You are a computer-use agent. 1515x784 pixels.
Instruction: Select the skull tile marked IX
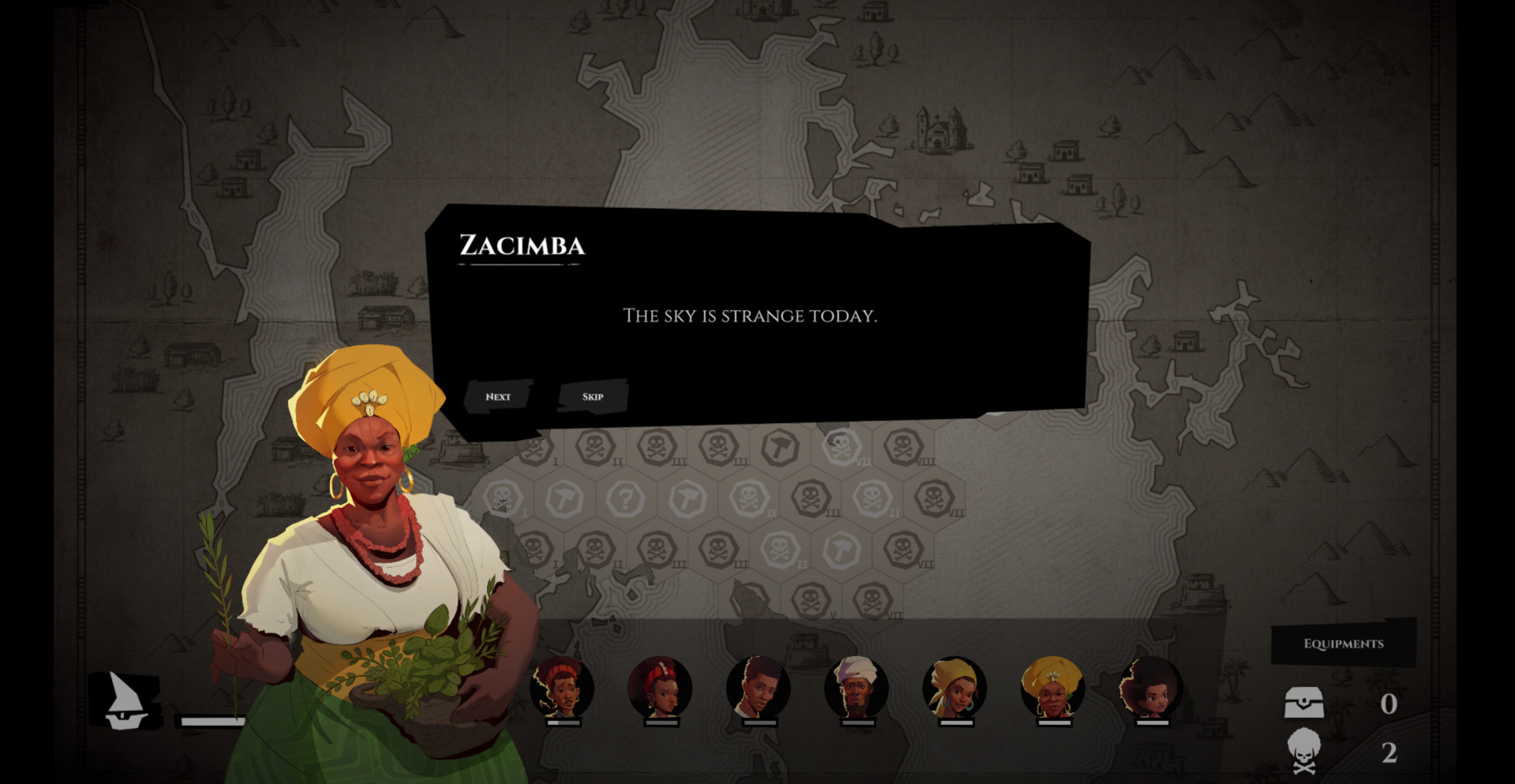click(x=749, y=498)
